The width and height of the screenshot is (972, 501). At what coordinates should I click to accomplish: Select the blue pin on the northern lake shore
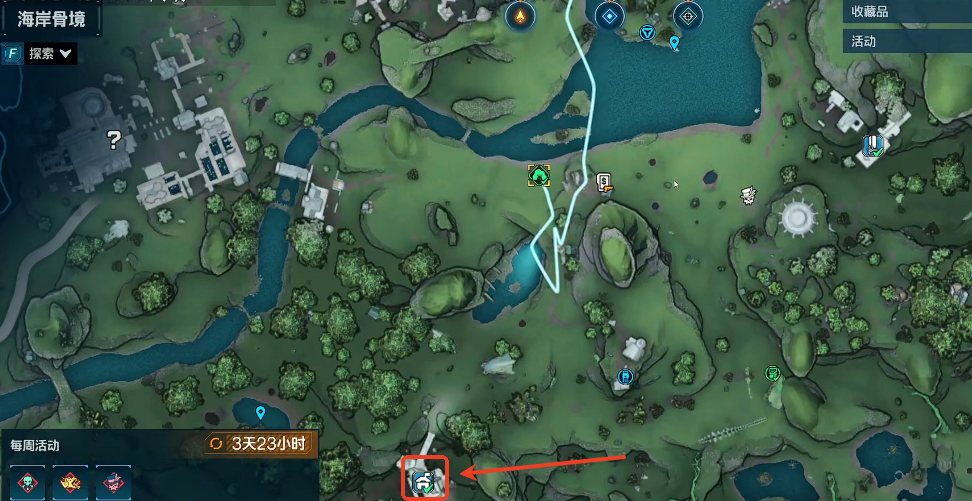(674, 42)
